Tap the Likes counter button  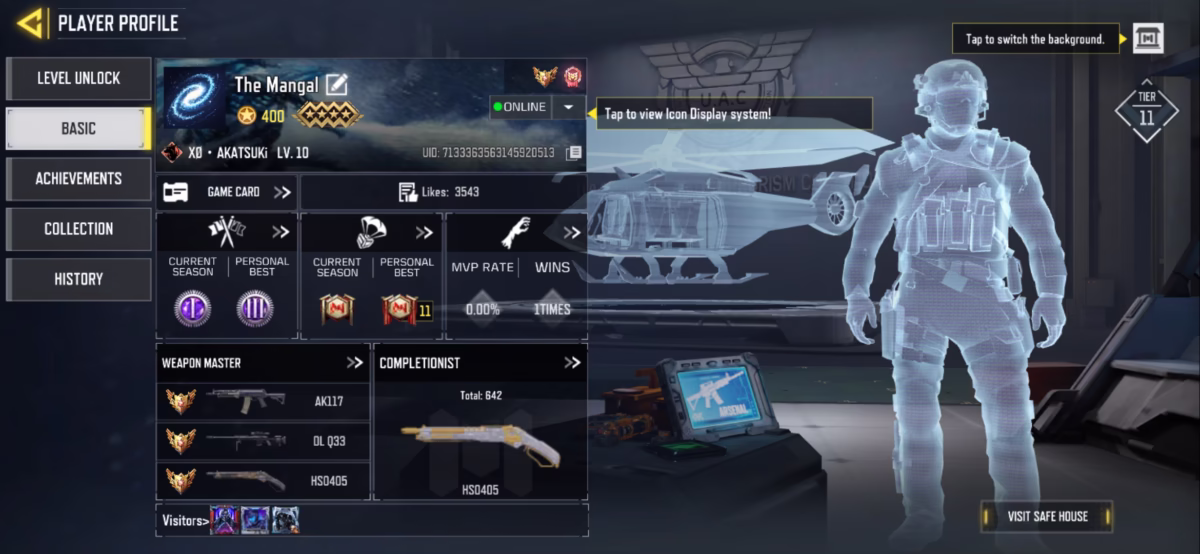click(x=442, y=192)
